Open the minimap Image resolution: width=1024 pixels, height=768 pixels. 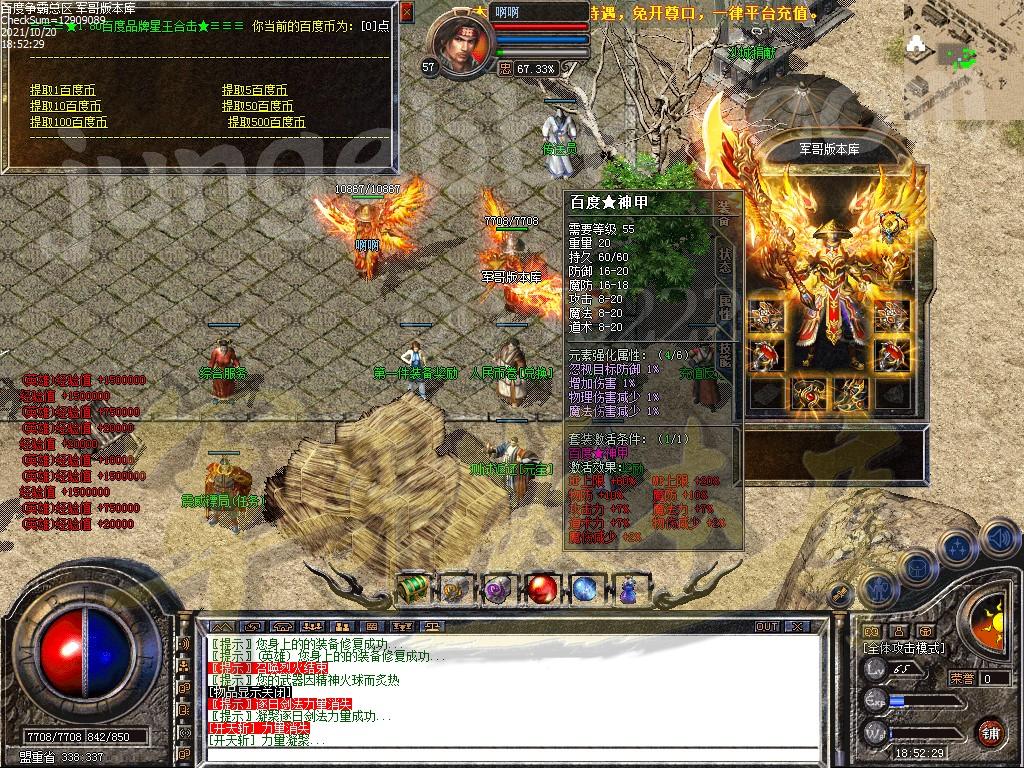click(962, 48)
